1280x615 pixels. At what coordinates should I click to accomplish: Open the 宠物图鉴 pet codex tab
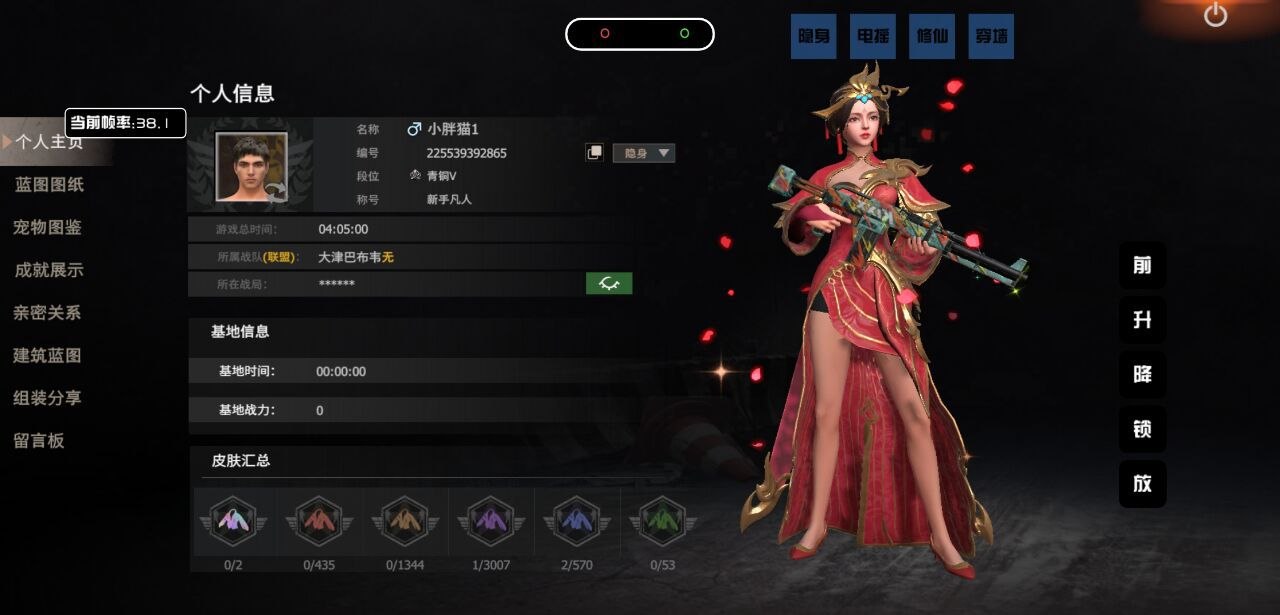tap(48, 227)
